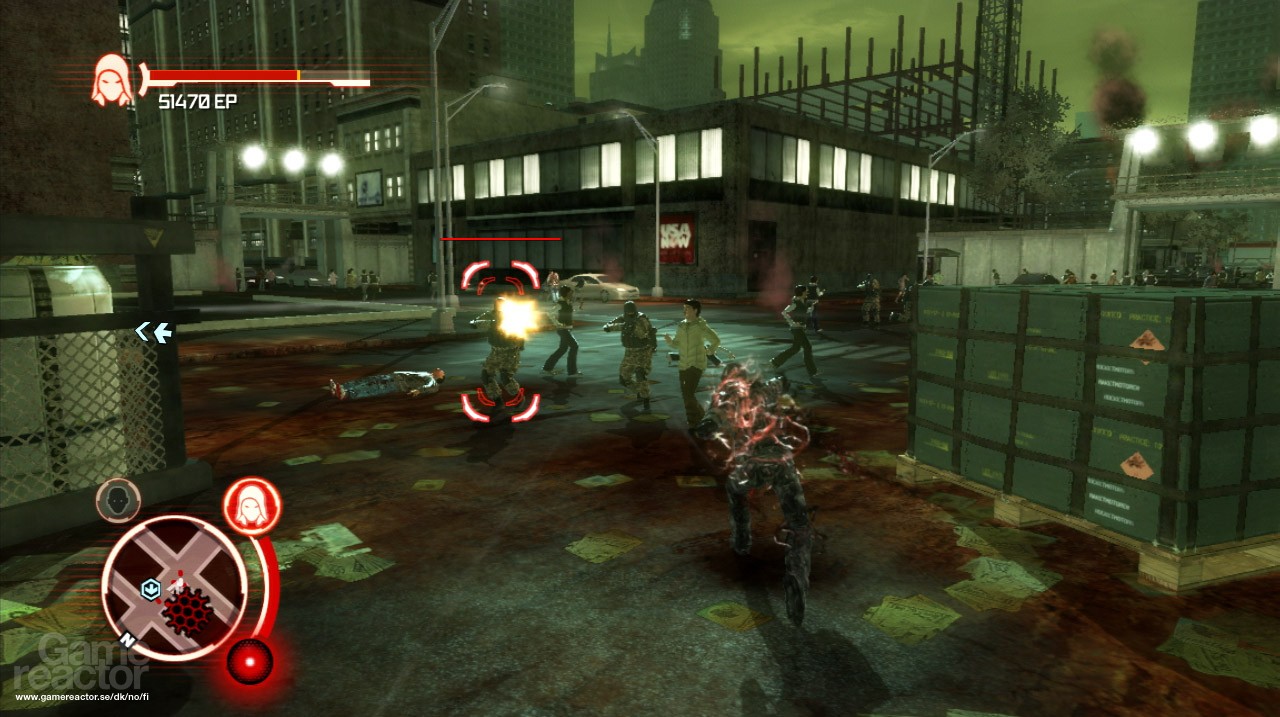Click the red infected hive marker on minimap

pos(189,607)
